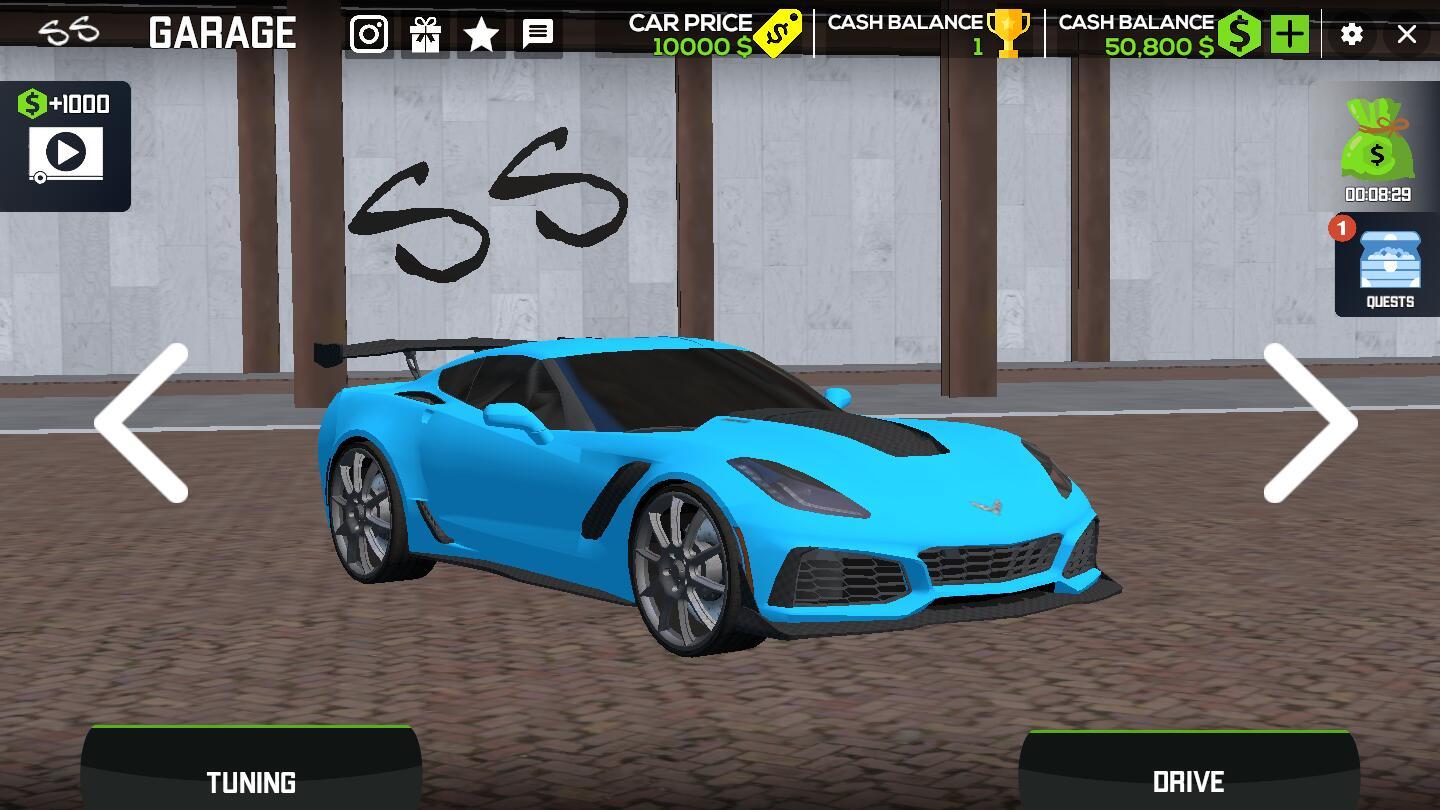Screen dimensions: 1440x810
Task: Claim the gift box reward
Action: (x=425, y=35)
